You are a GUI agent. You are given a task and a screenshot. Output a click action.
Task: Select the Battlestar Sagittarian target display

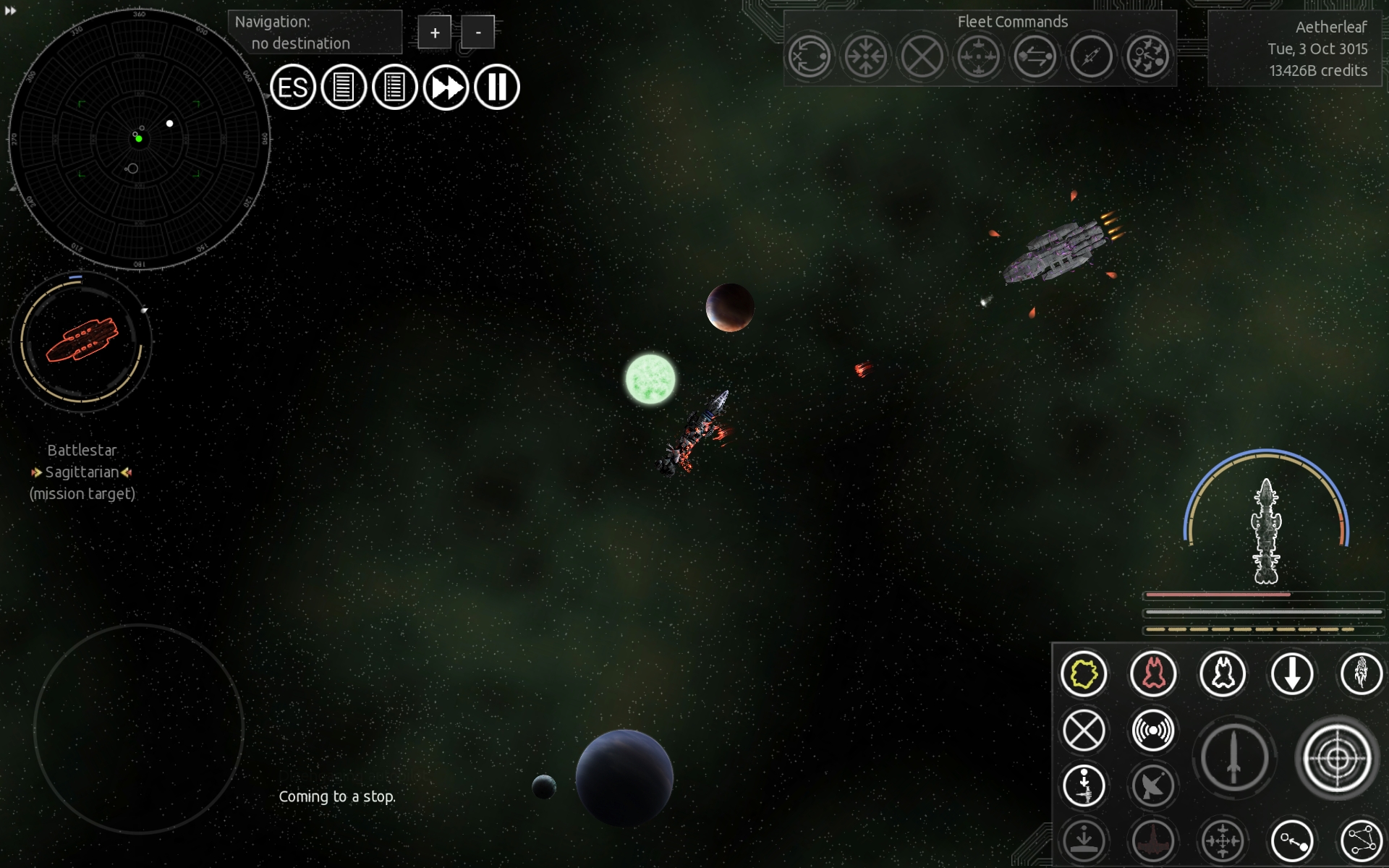(x=82, y=341)
